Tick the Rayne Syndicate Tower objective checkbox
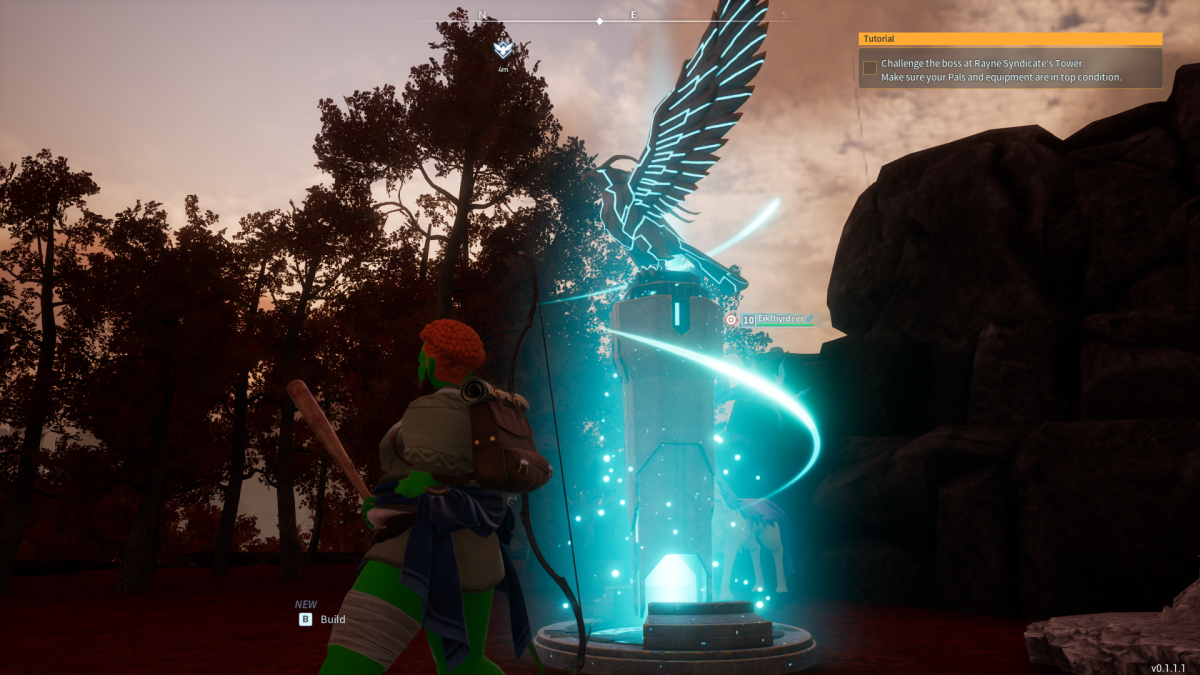Screen dimensions: 1200x675 coord(870,68)
